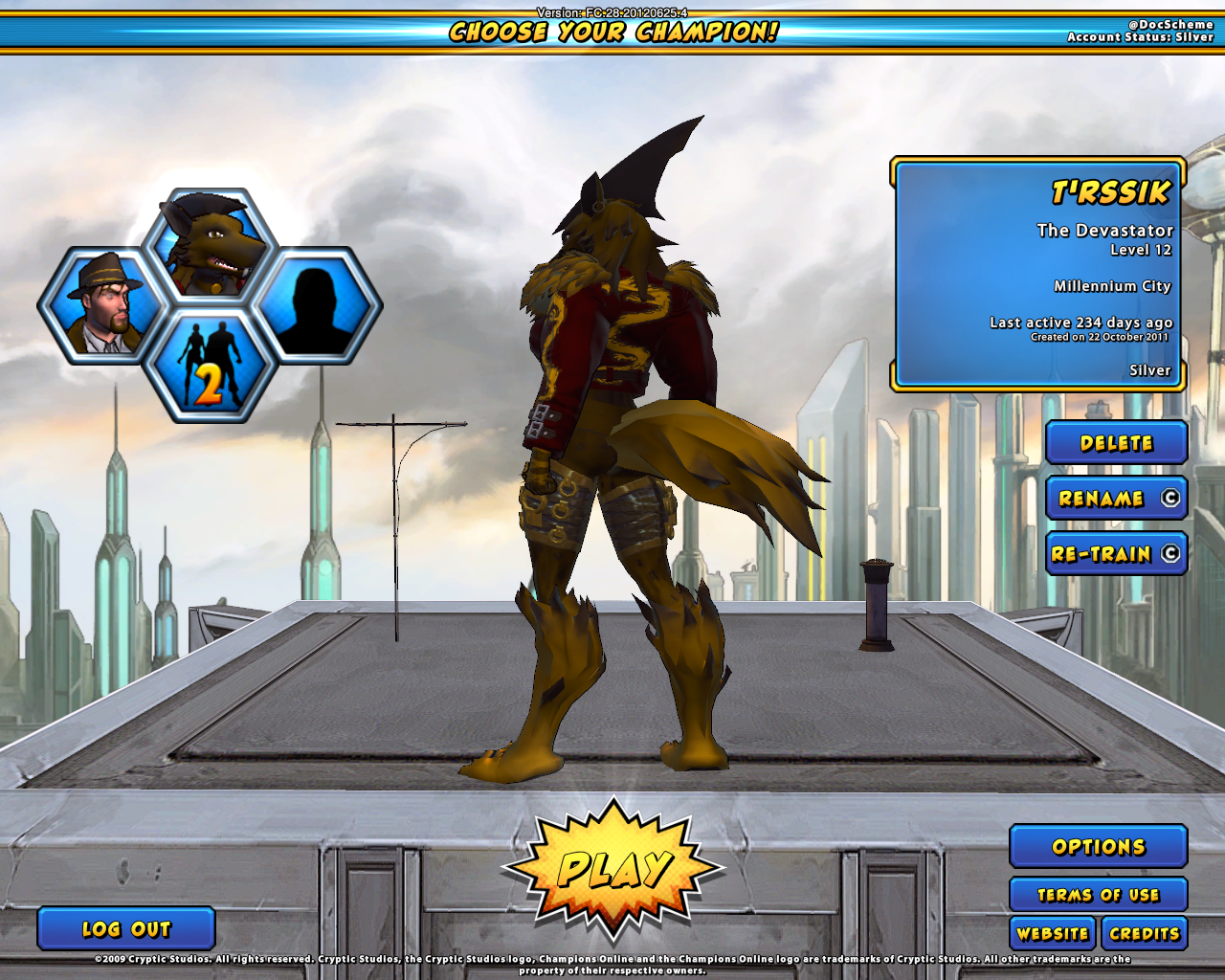Start the game with the PLAY button
The width and height of the screenshot is (1225, 980).
[612, 869]
